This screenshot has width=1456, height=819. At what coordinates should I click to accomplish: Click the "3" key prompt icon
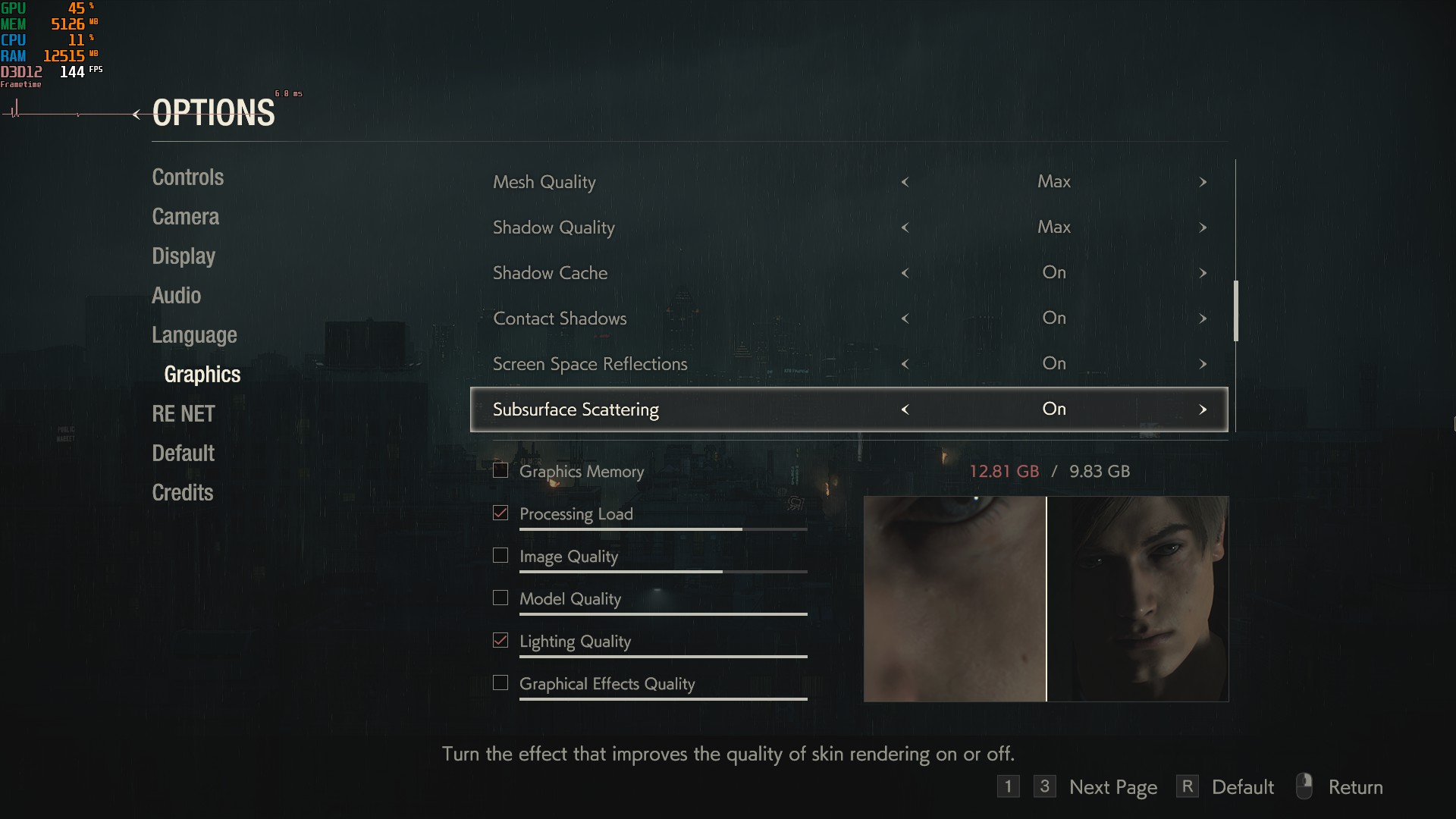pos(1045,786)
